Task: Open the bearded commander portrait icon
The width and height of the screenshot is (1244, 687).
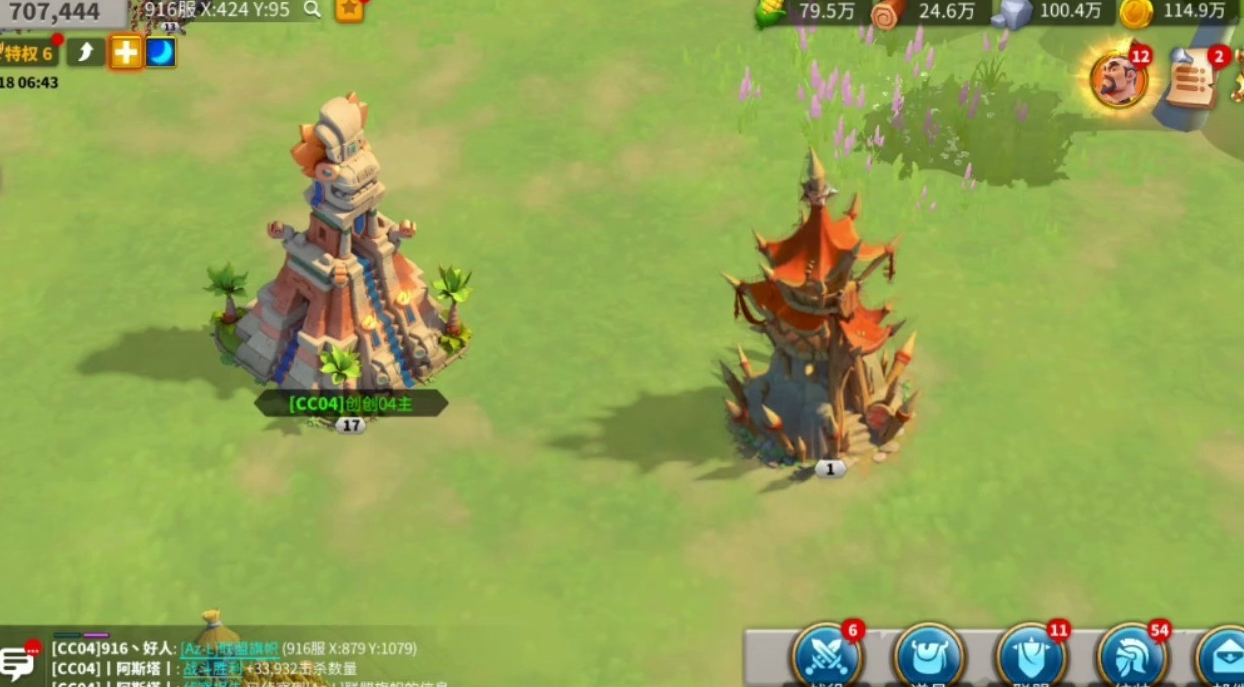Action: point(1119,79)
